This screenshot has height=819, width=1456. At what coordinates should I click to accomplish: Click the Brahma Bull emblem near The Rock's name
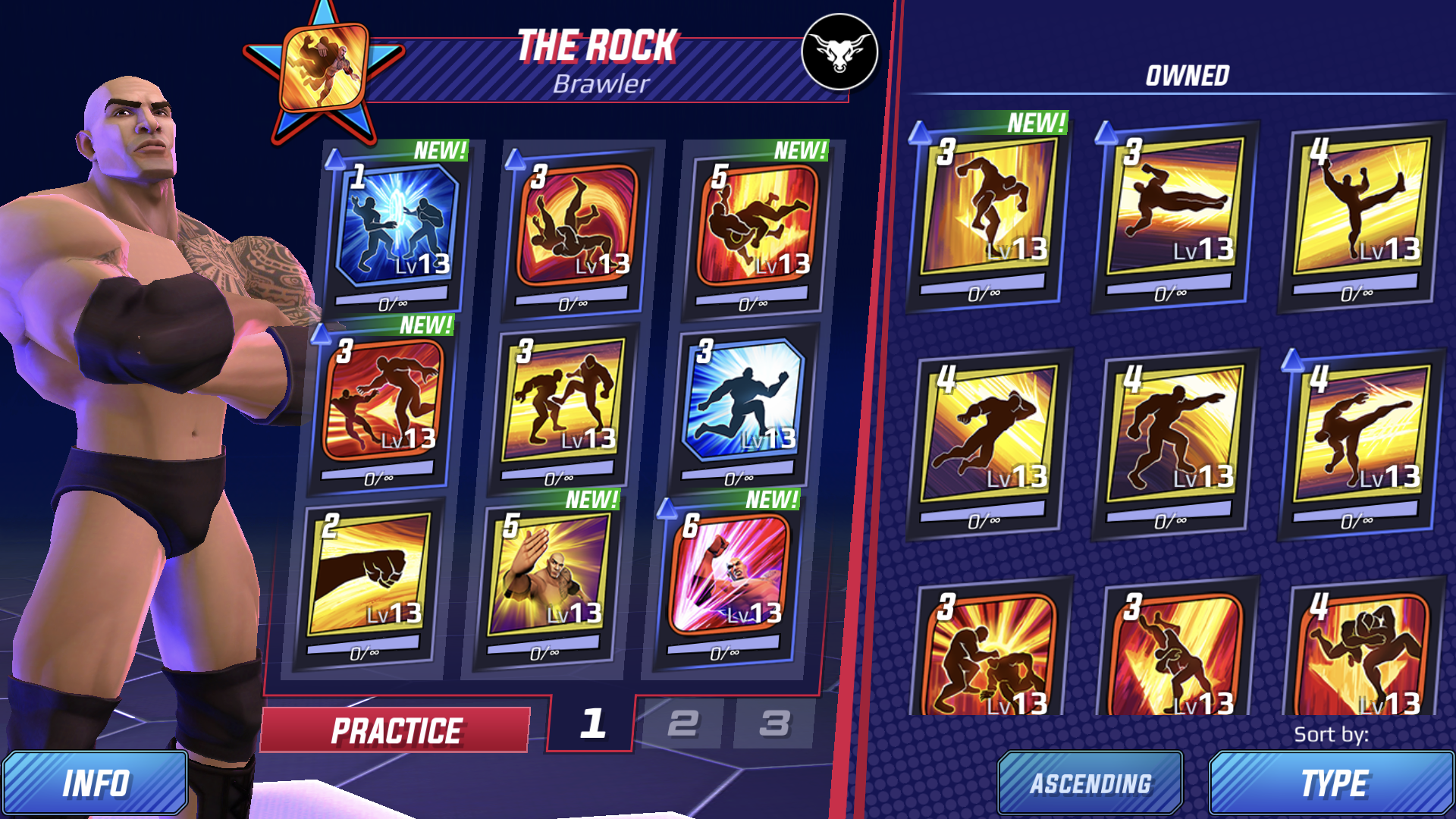coord(839,52)
